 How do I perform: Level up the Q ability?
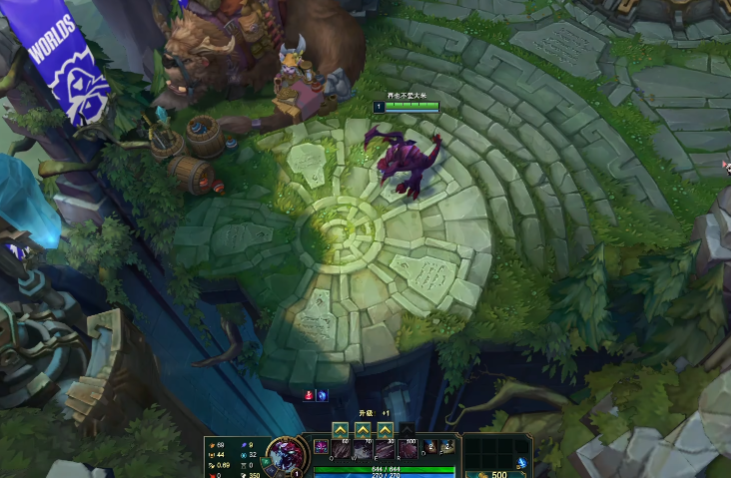(x=340, y=429)
